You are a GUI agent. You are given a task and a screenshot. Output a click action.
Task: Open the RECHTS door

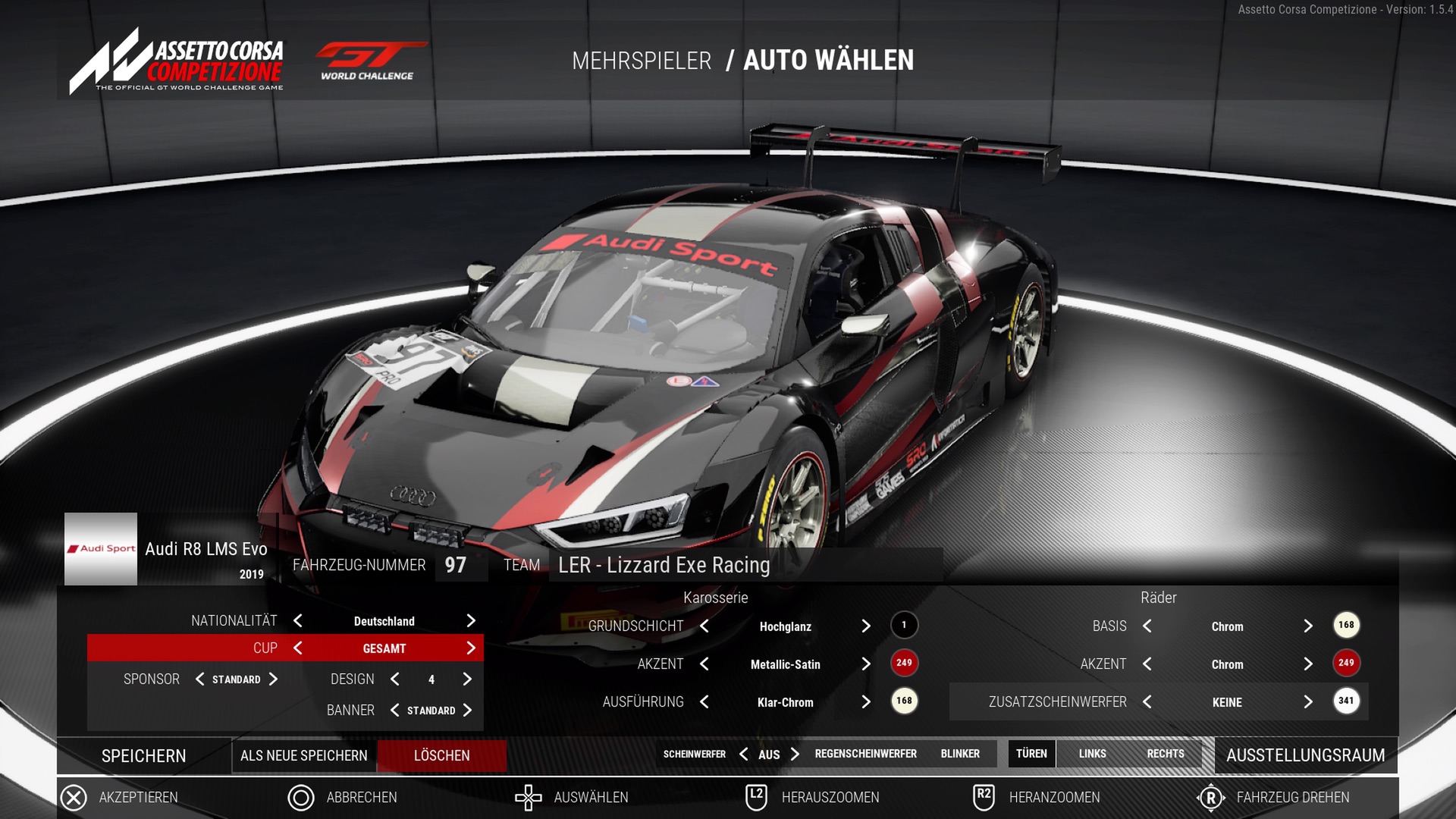pyautogui.click(x=1165, y=754)
